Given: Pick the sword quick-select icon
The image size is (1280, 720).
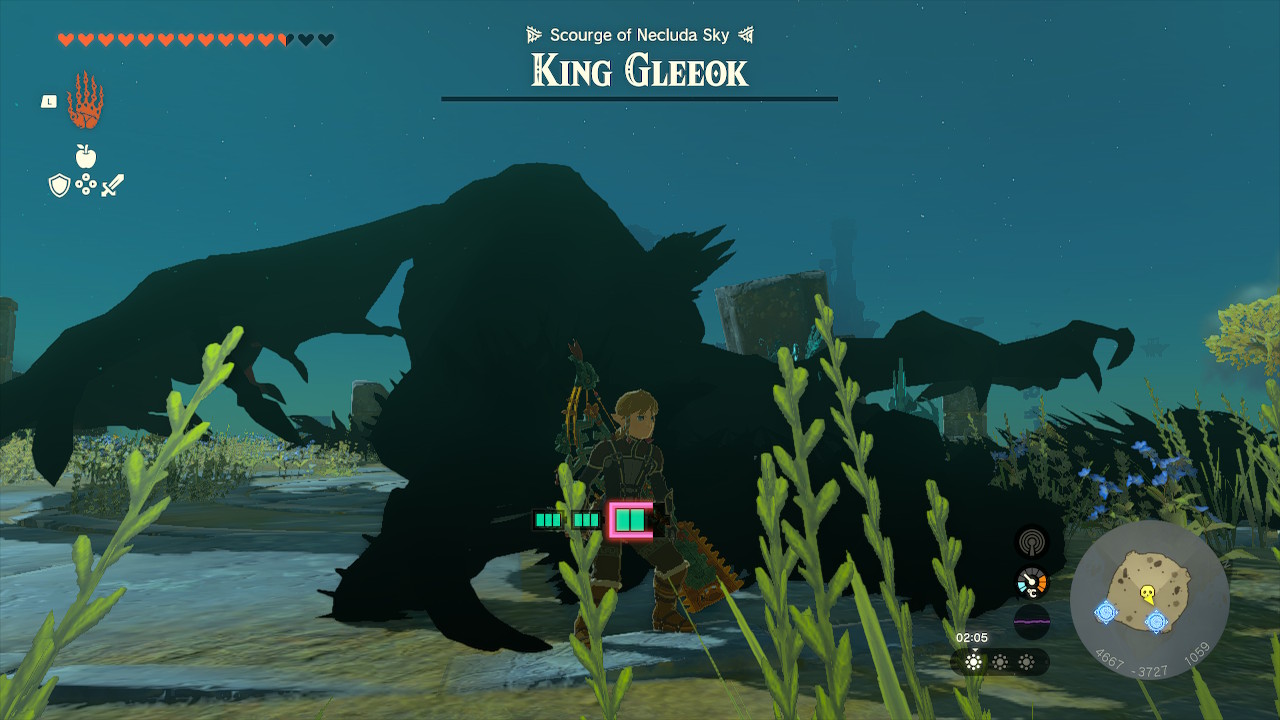Looking at the screenshot, I should tap(112, 185).
